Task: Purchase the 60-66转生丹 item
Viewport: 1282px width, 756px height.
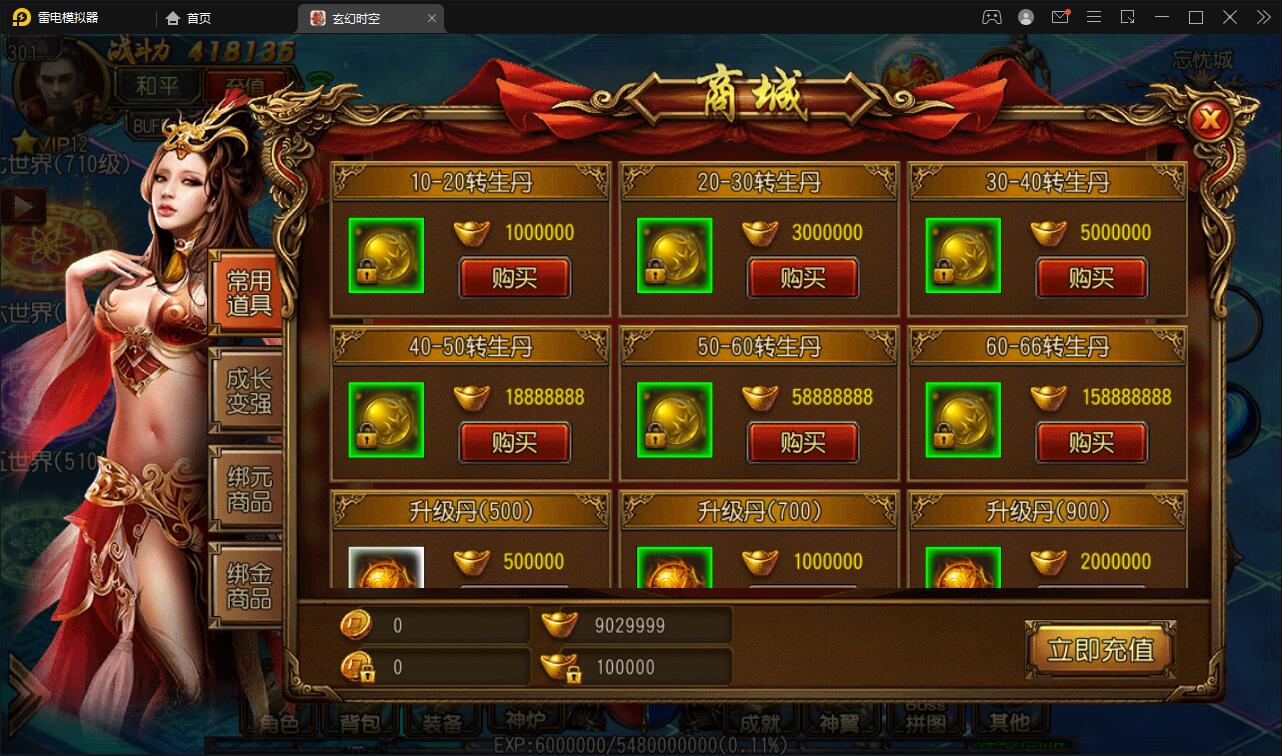Action: click(x=1091, y=442)
